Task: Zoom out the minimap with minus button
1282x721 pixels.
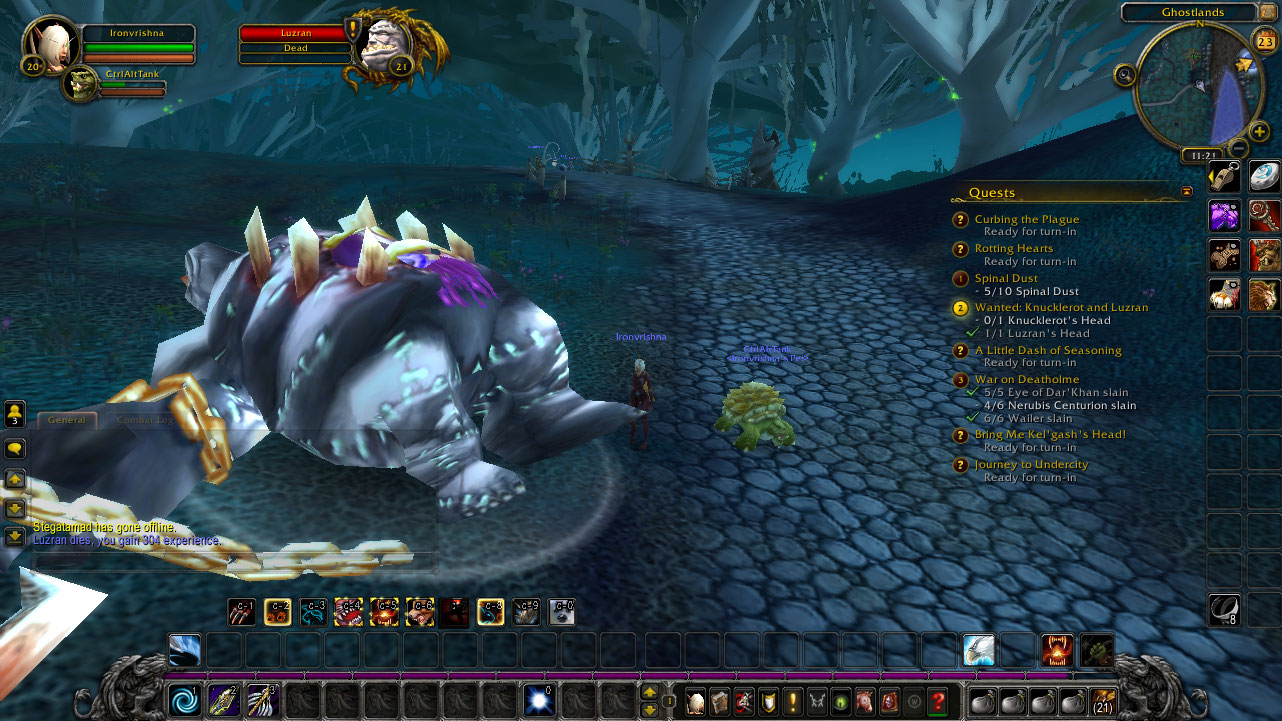Action: [1238, 148]
